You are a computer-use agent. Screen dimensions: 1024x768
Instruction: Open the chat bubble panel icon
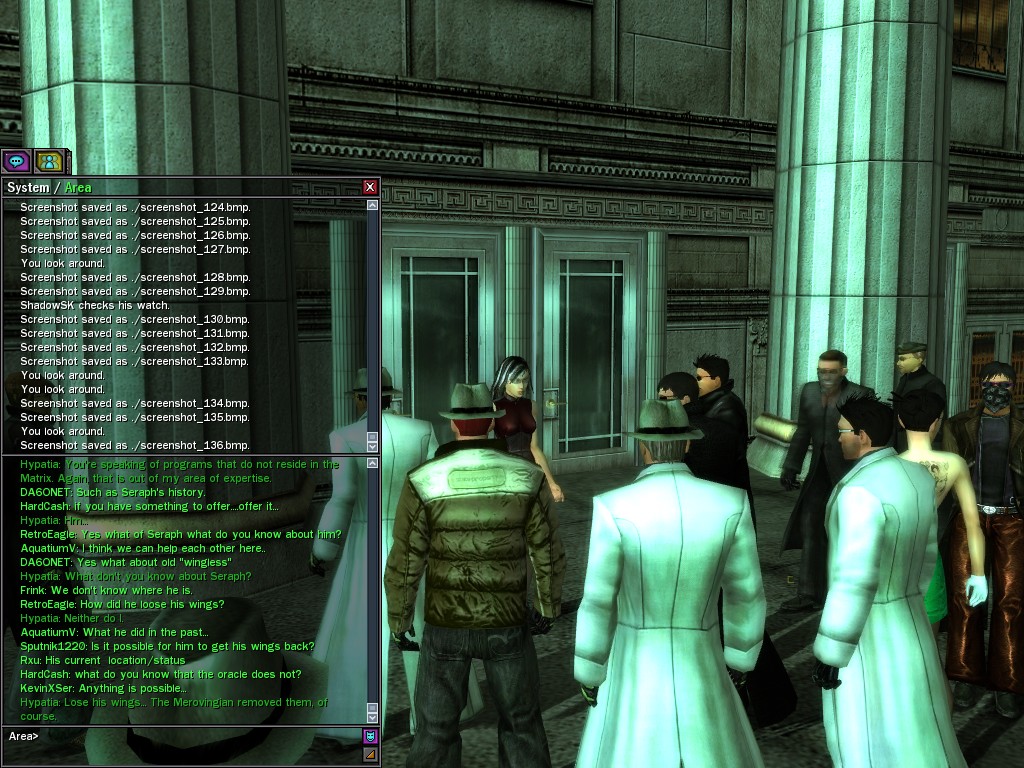pos(16,160)
